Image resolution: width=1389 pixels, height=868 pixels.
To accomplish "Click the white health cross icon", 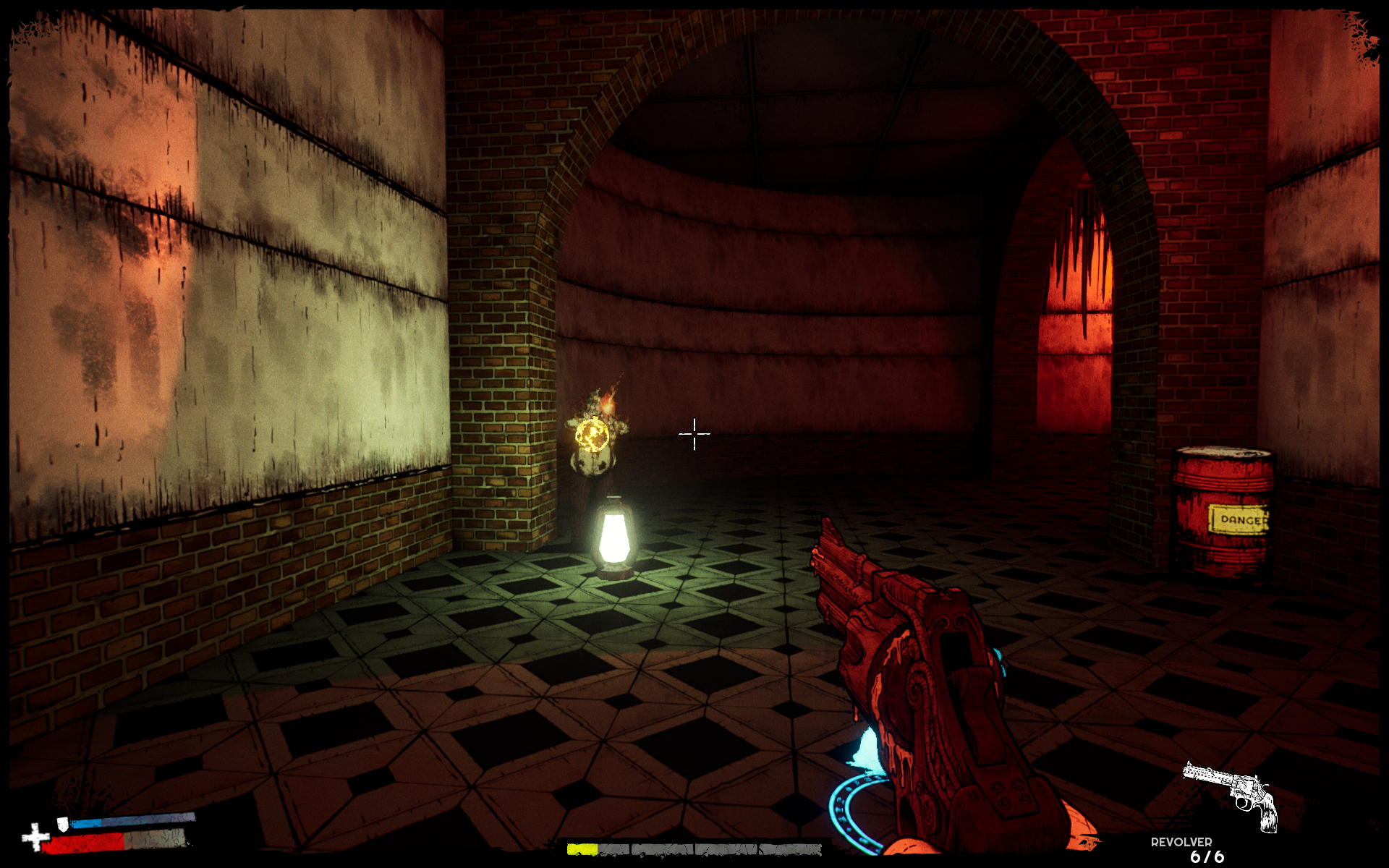I will (x=34, y=838).
